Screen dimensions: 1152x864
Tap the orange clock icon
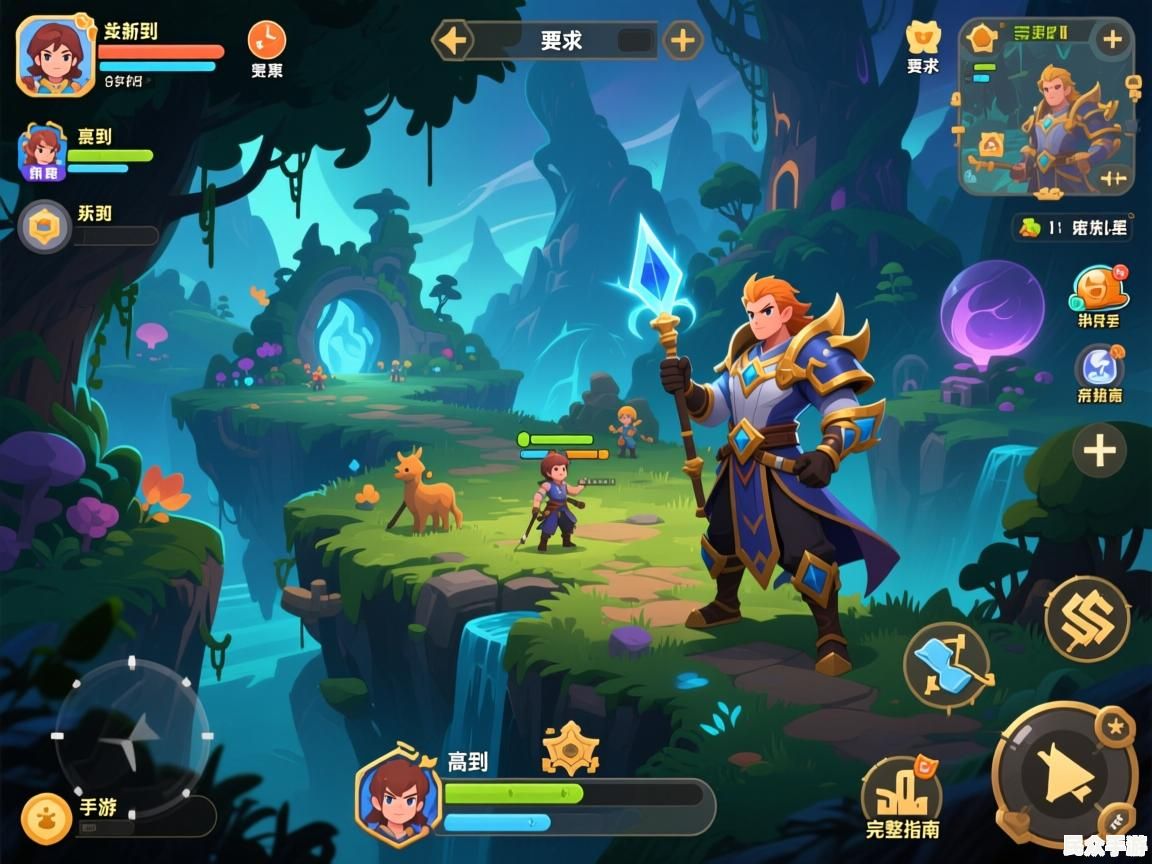coord(266,40)
